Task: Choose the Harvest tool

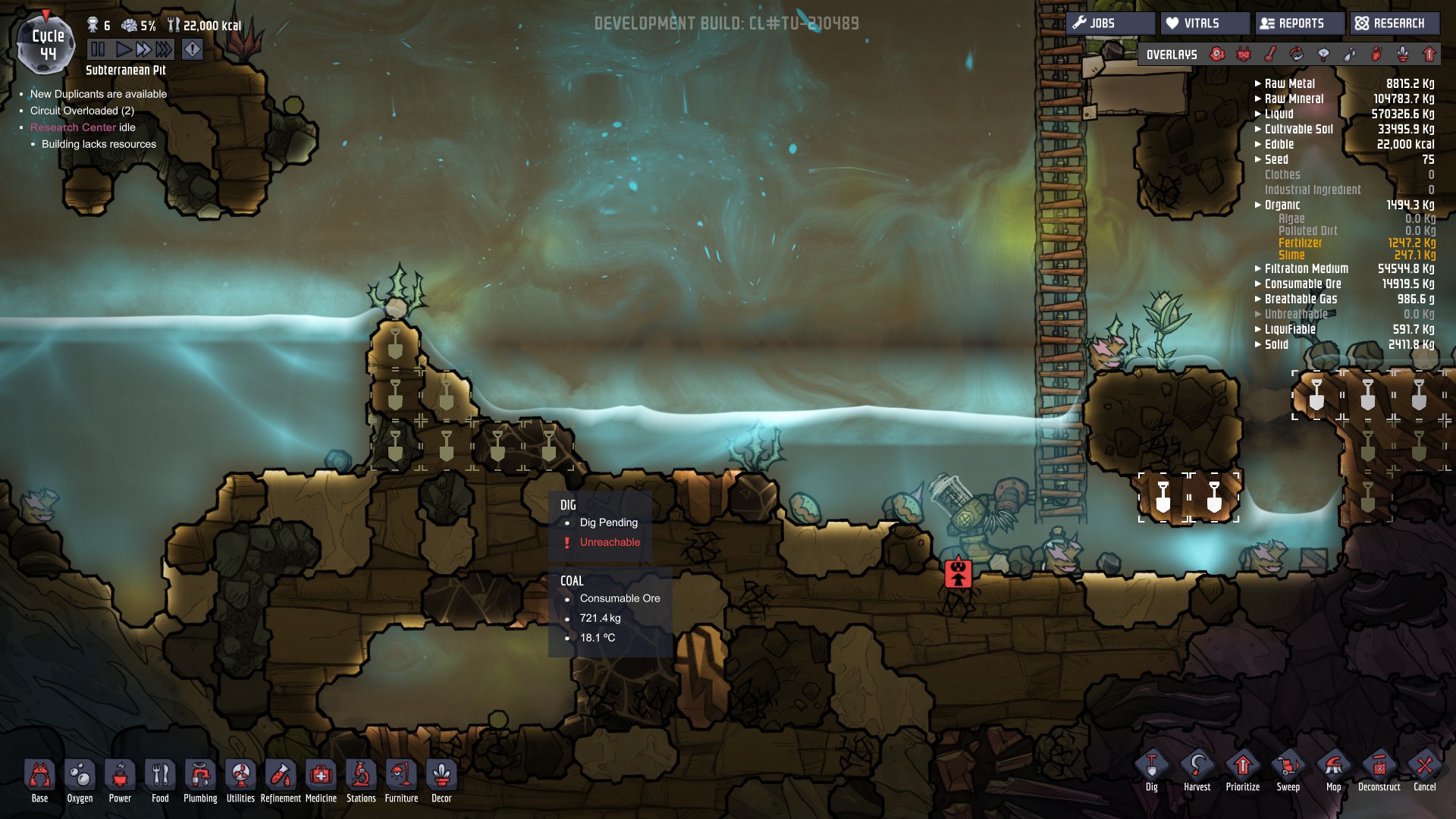Action: 1197,767
